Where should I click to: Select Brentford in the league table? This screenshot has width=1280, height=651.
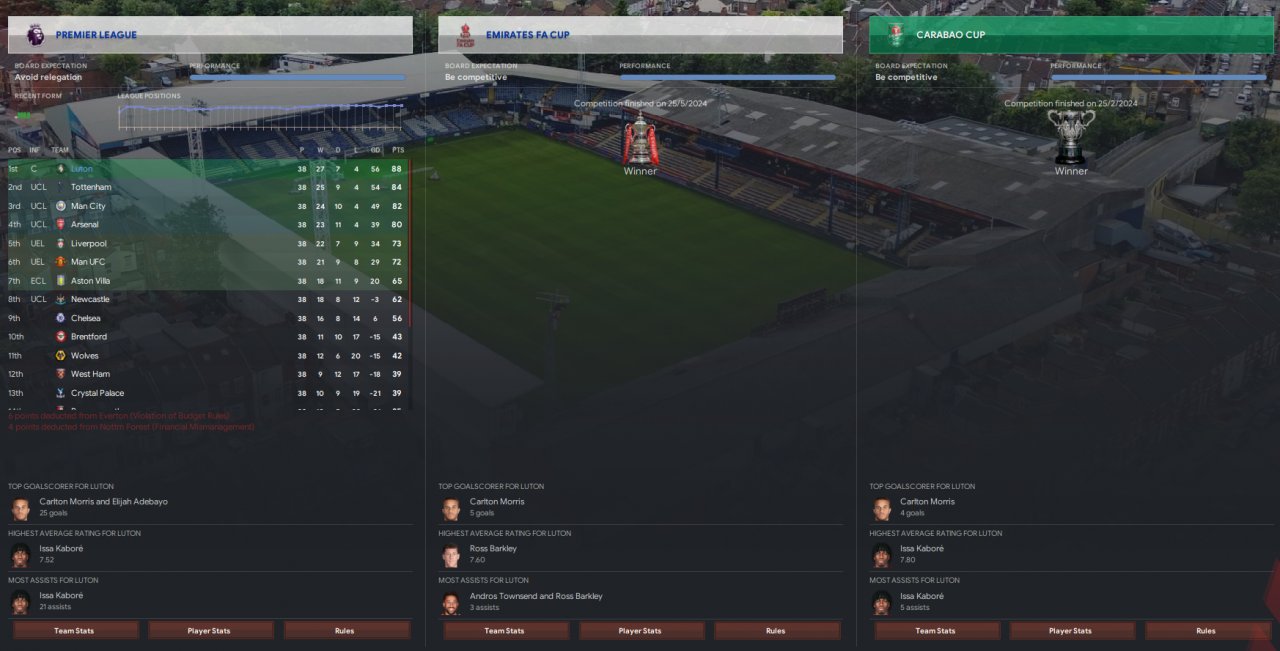(x=89, y=337)
